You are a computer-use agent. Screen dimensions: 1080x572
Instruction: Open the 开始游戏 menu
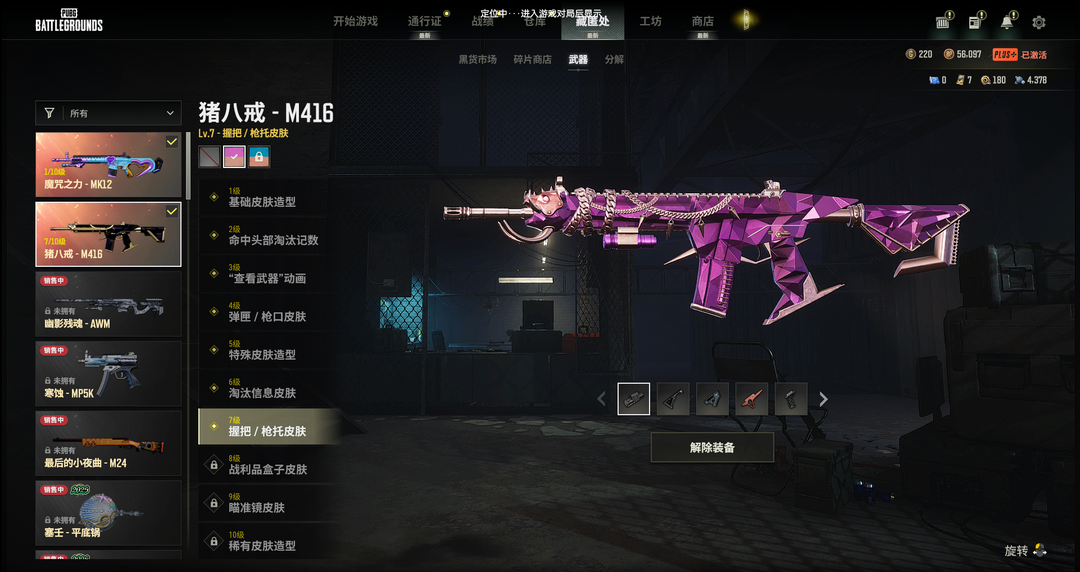click(355, 21)
